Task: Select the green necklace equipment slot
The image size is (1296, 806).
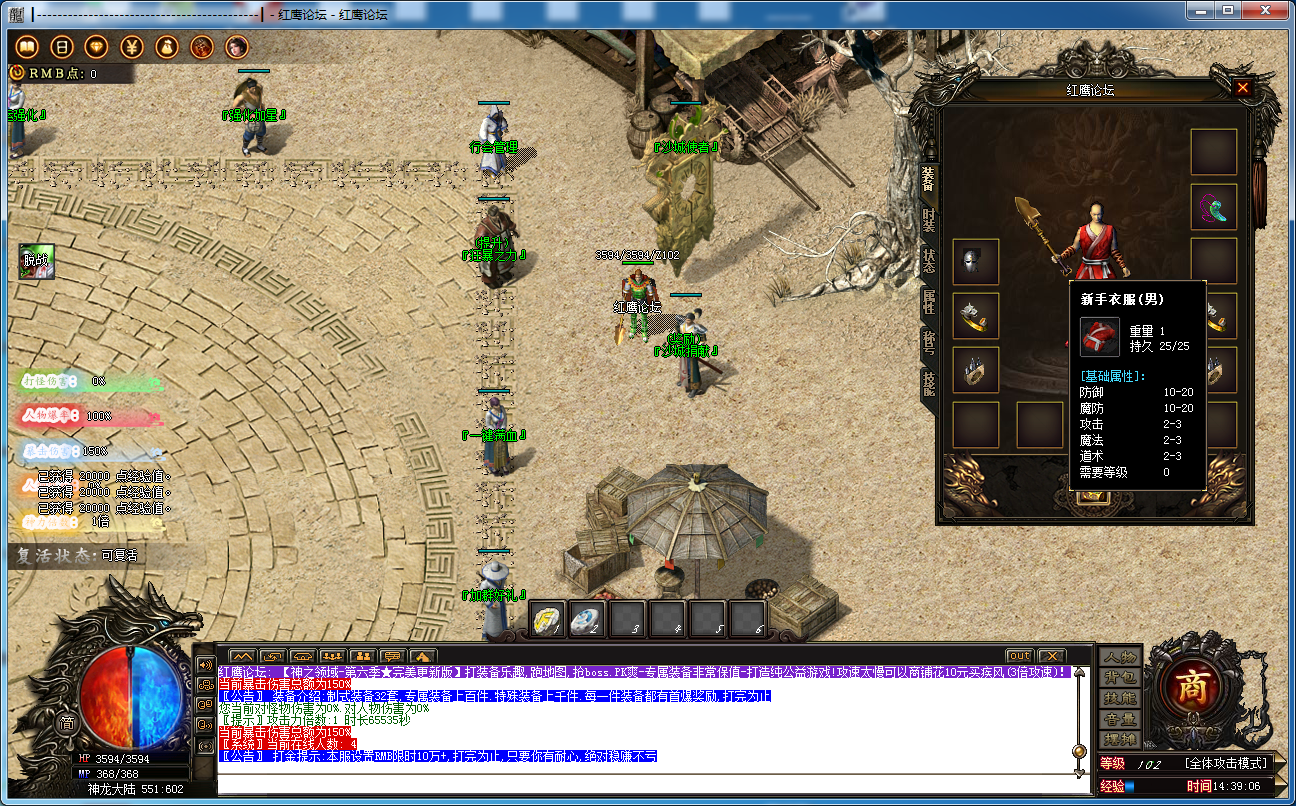Action: (1214, 207)
